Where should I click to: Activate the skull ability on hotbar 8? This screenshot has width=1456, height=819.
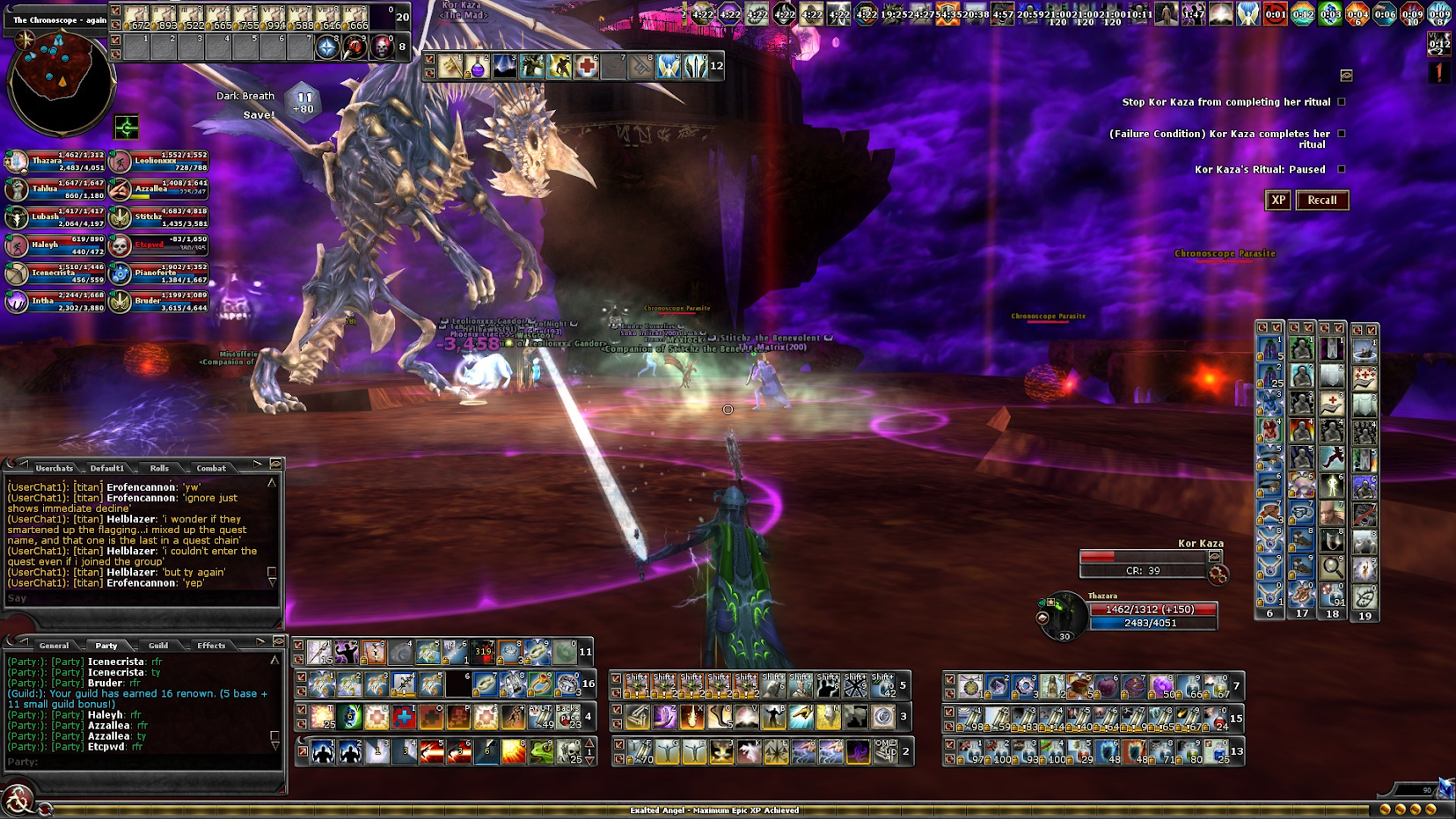pyautogui.click(x=382, y=48)
